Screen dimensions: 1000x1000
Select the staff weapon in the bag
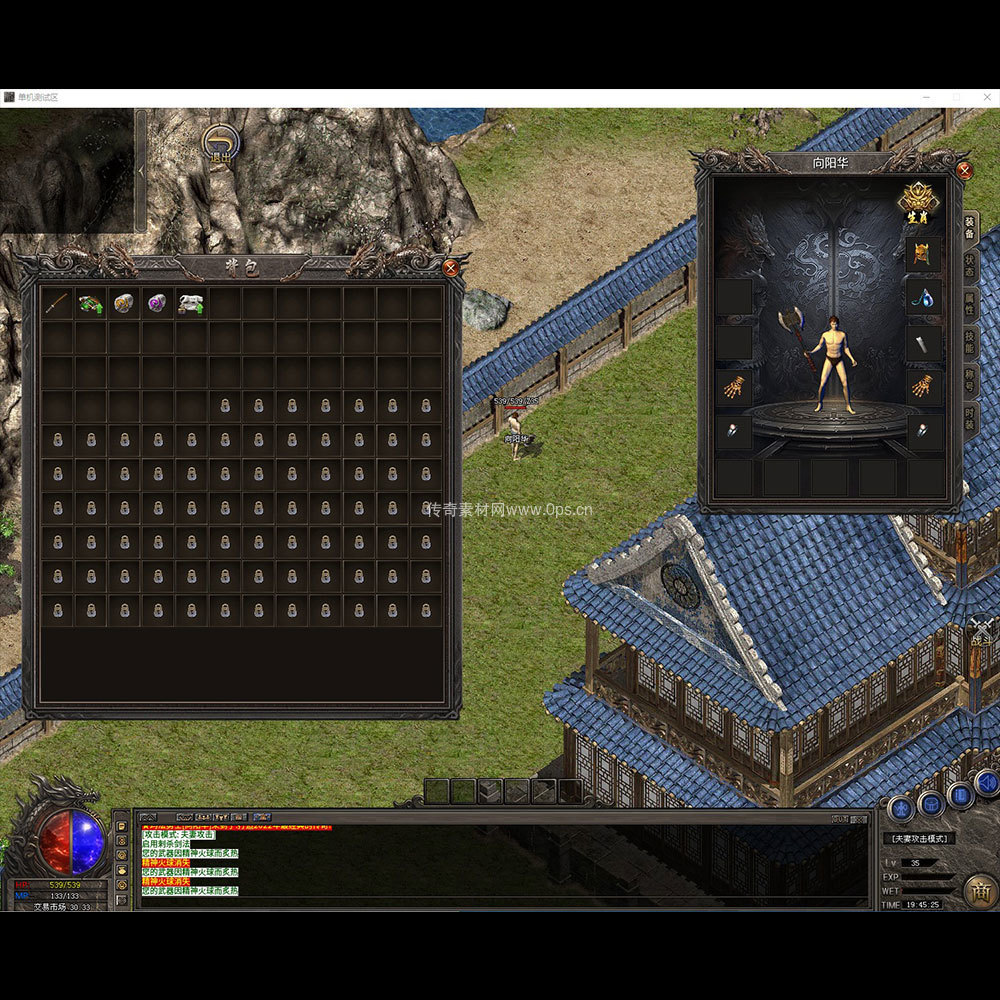57,303
